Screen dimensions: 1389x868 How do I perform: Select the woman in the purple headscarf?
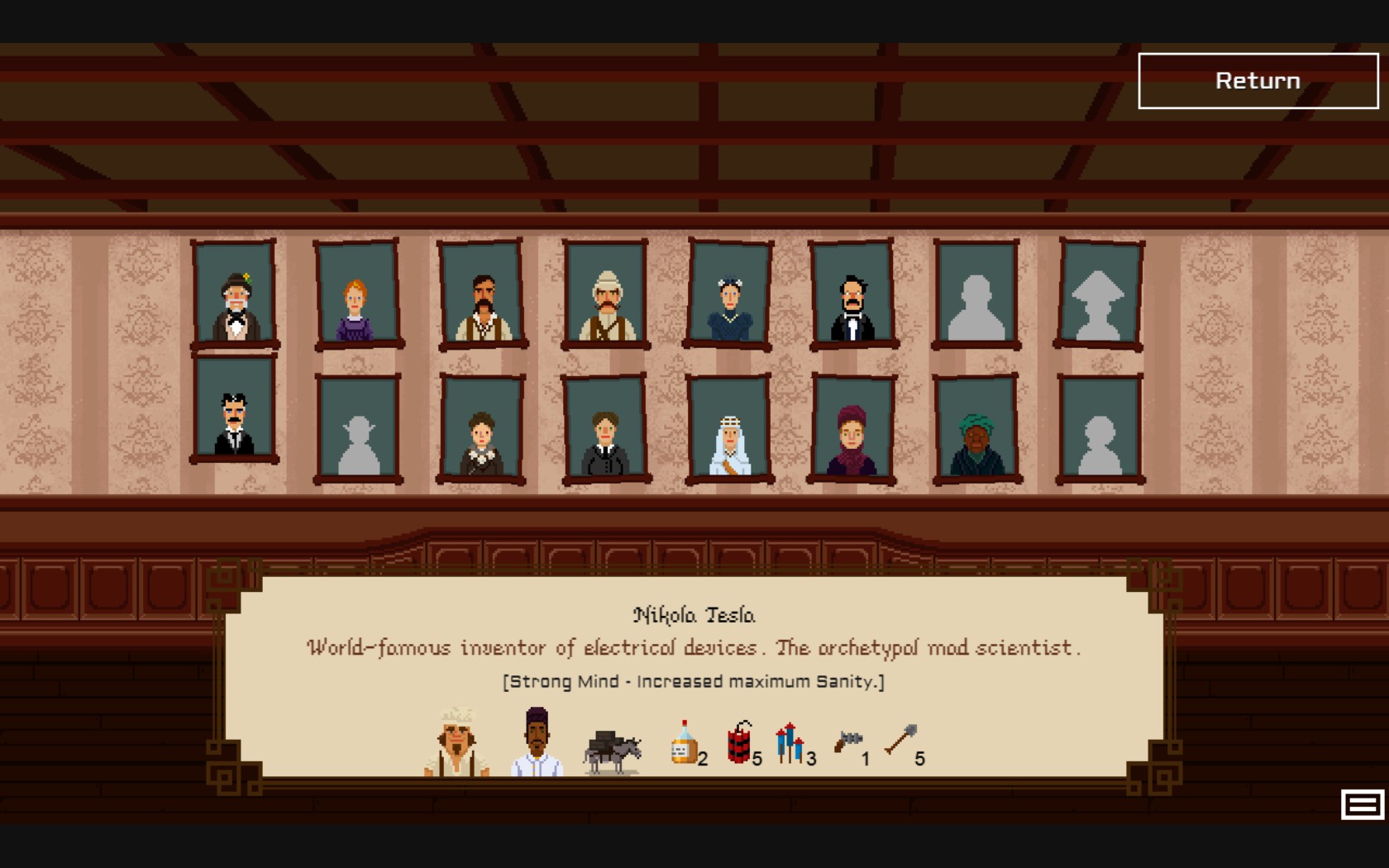click(852, 428)
